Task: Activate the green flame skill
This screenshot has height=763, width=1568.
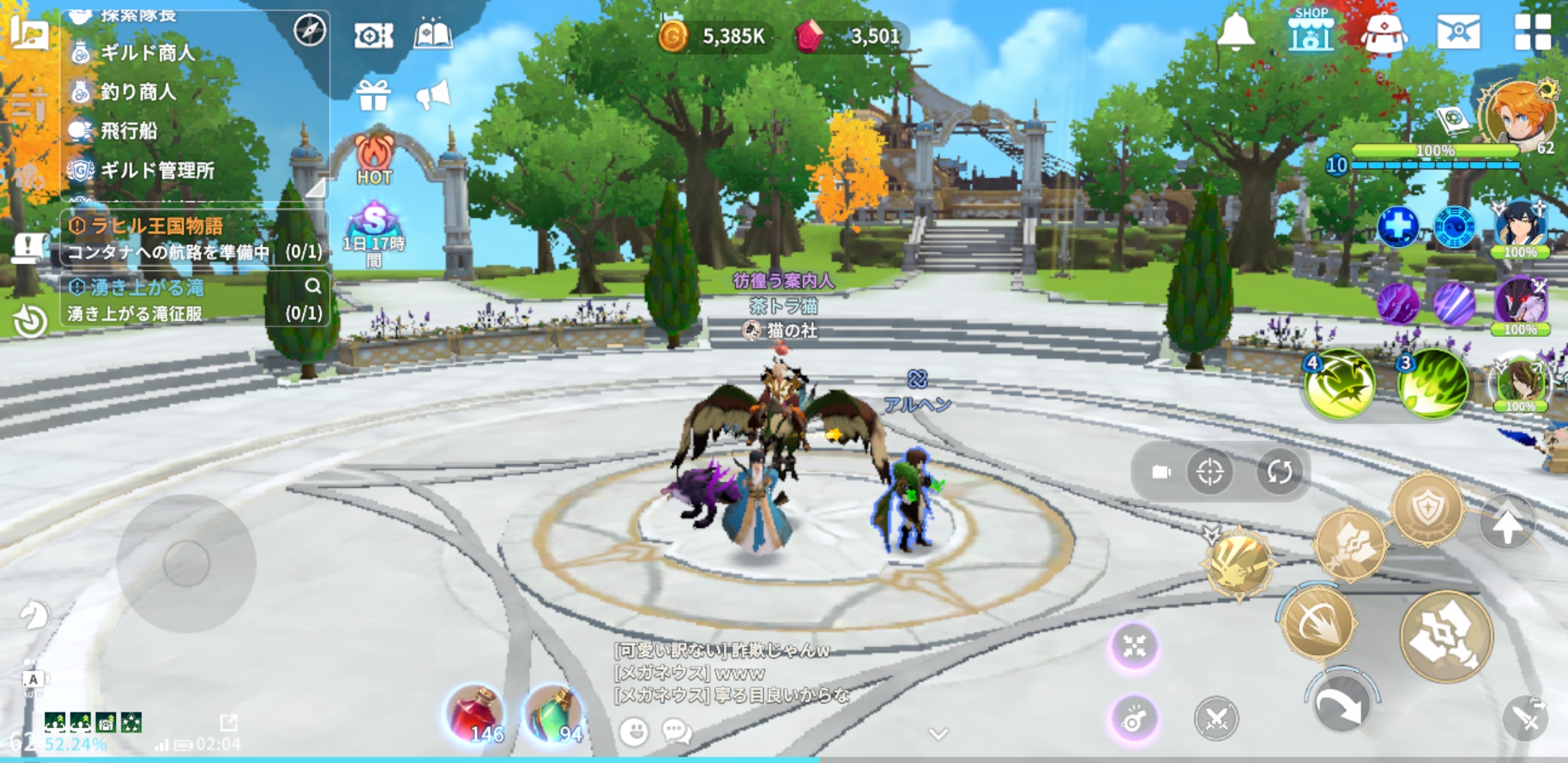Action: pyautogui.click(x=1432, y=384)
